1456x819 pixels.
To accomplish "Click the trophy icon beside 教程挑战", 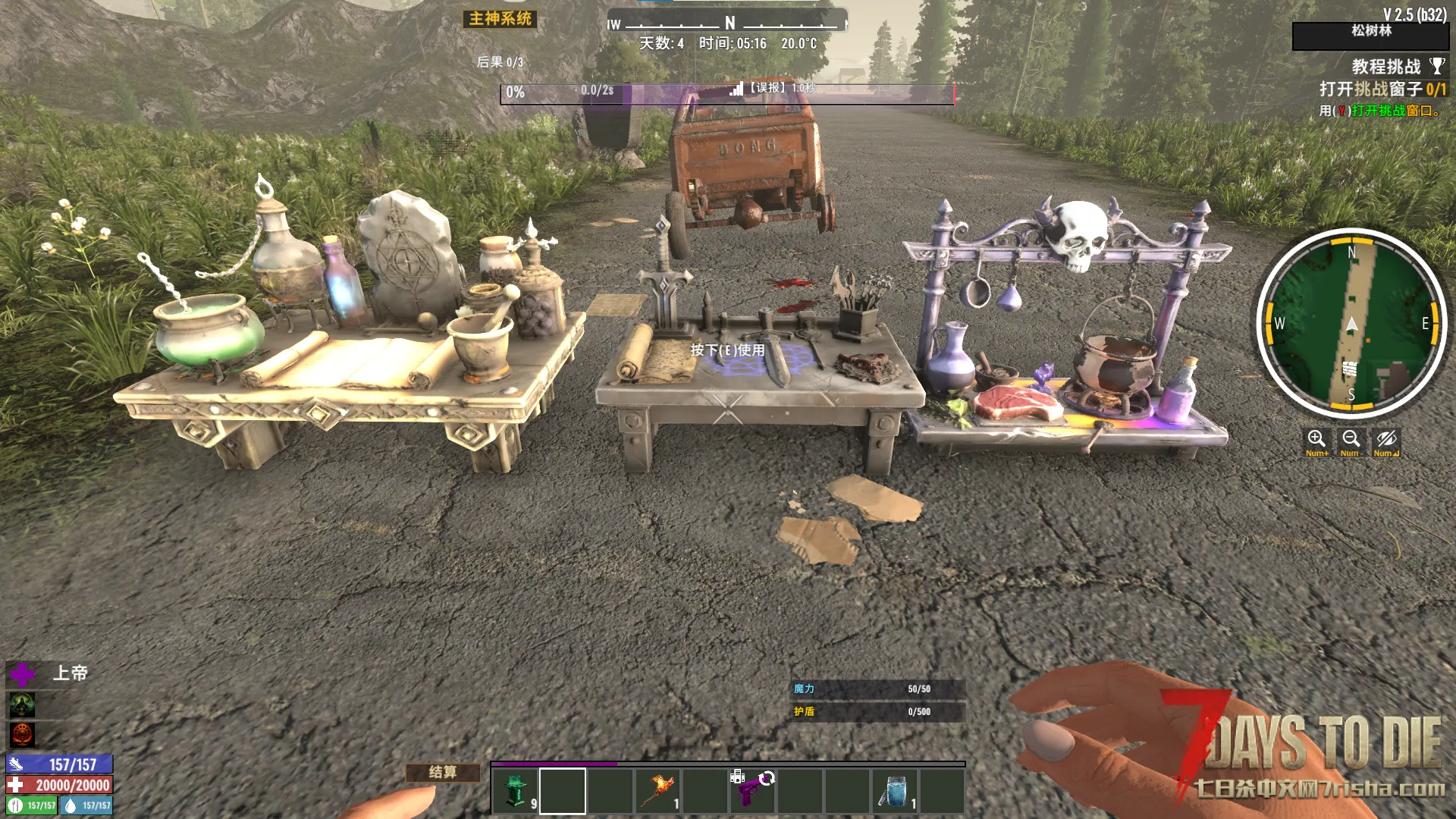I will pyautogui.click(x=1437, y=66).
